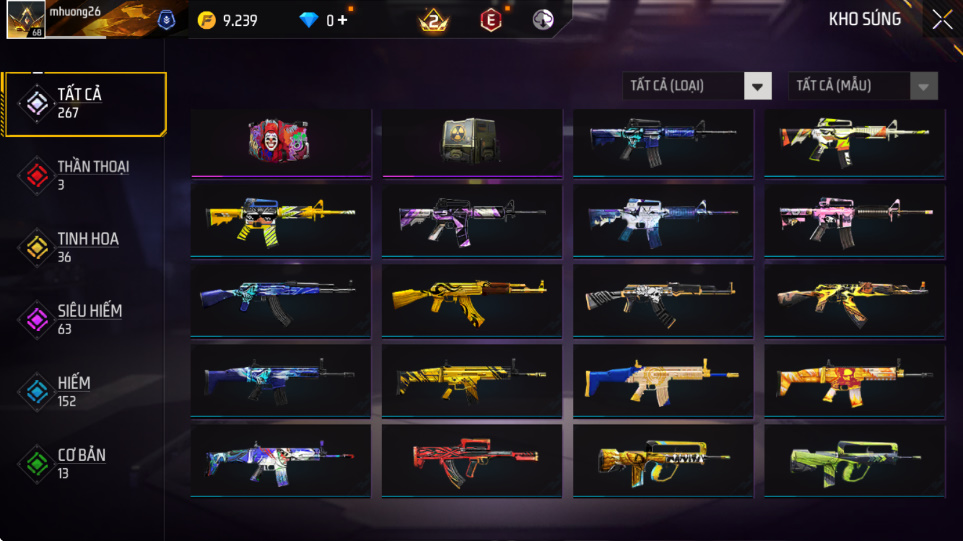
Task: Expand the Tất Cả (Mẫu) model dropdown
Action: (863, 86)
